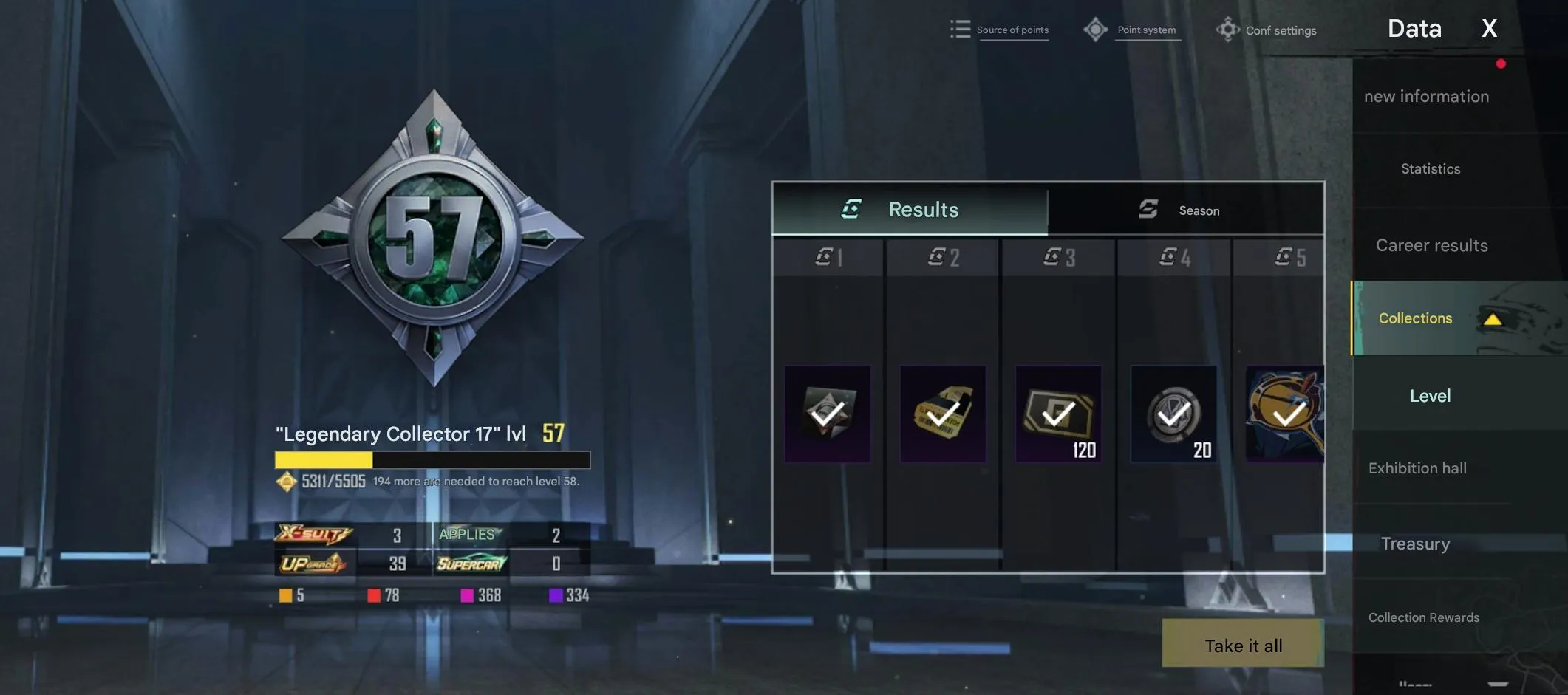Open the Source of points icon
The height and width of the screenshot is (695, 1568).
pyautogui.click(x=960, y=28)
